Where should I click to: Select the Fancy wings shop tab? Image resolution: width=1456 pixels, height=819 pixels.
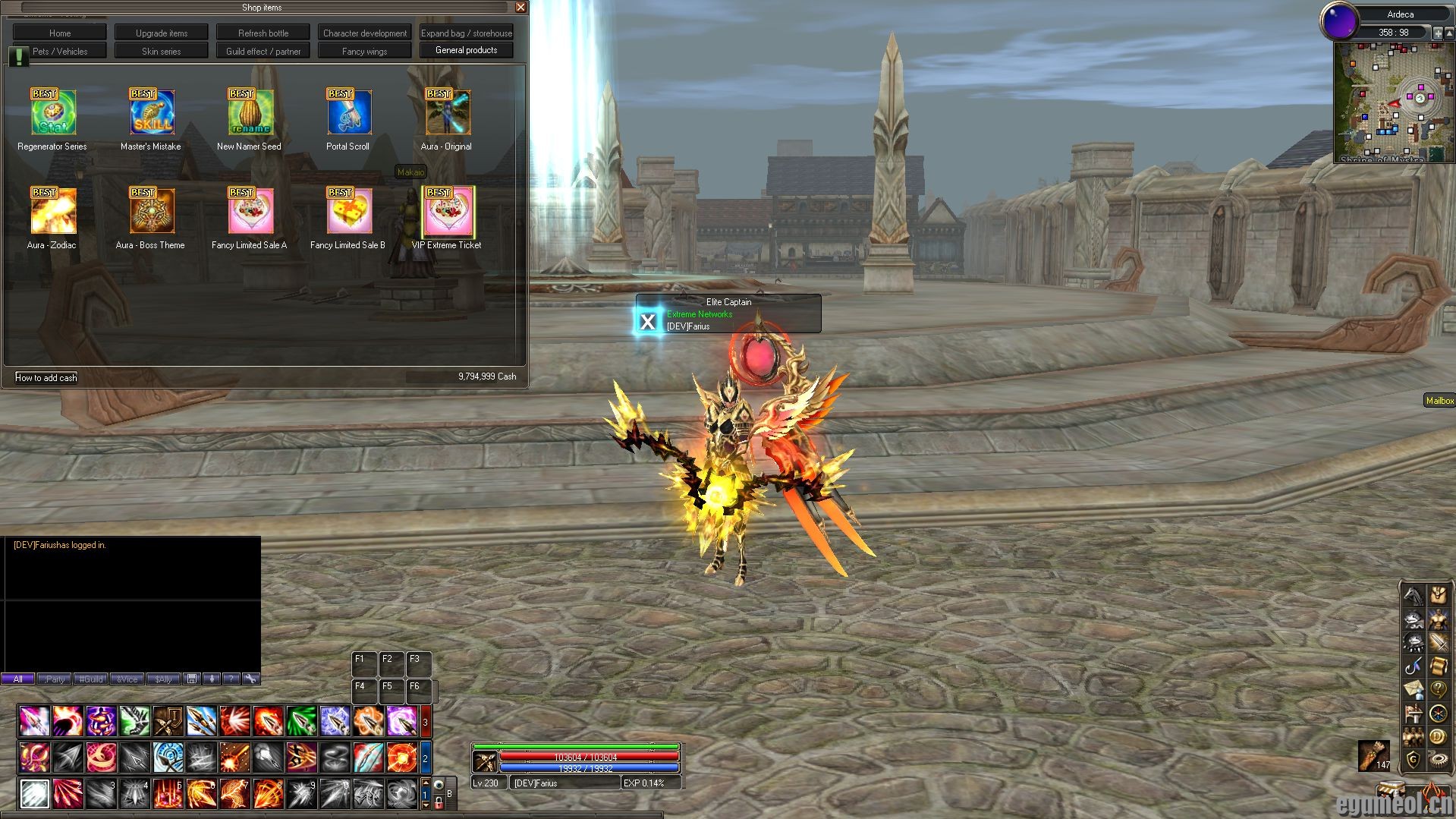pos(364,51)
